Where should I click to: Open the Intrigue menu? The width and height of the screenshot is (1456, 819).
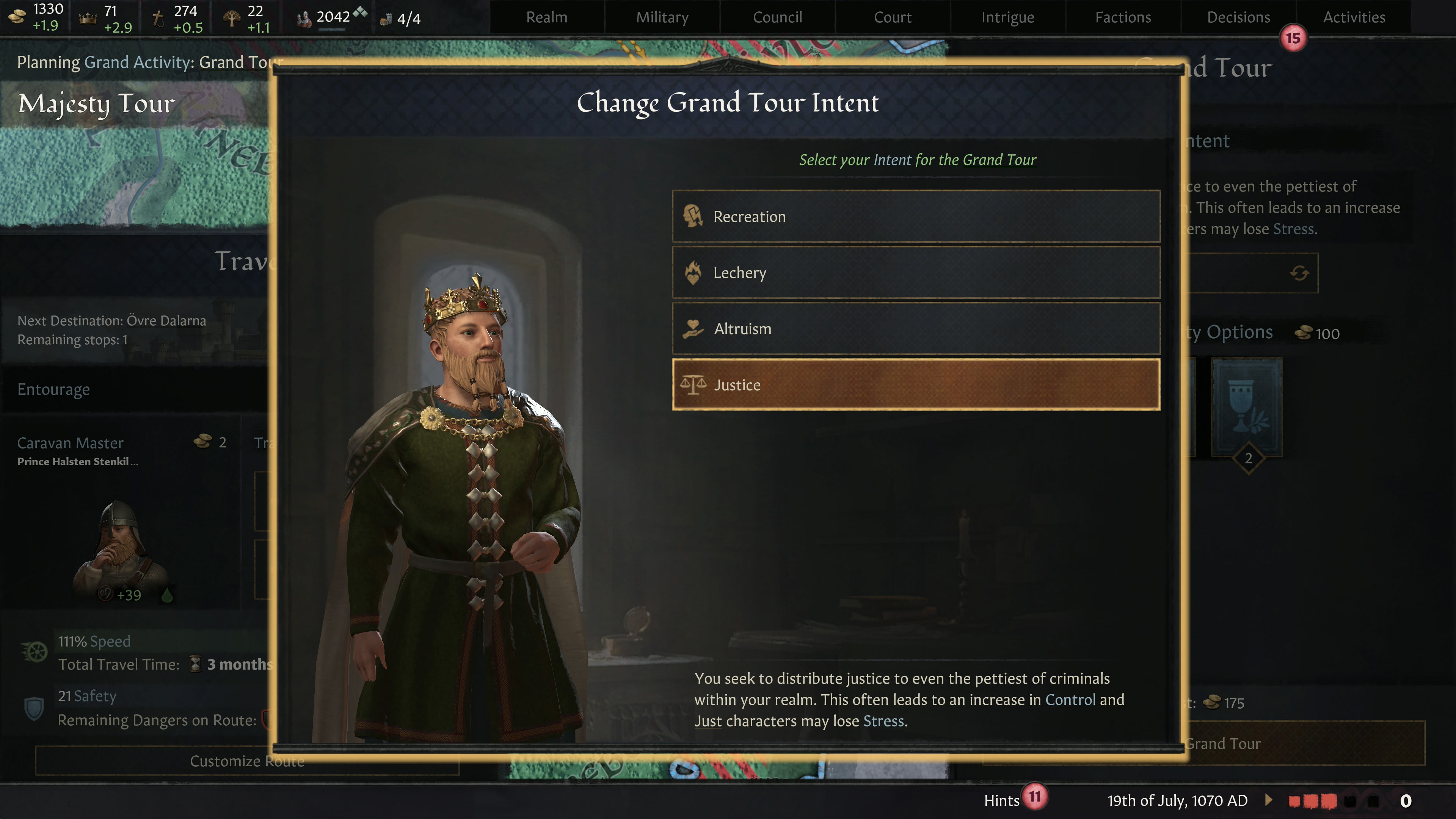1007,16
